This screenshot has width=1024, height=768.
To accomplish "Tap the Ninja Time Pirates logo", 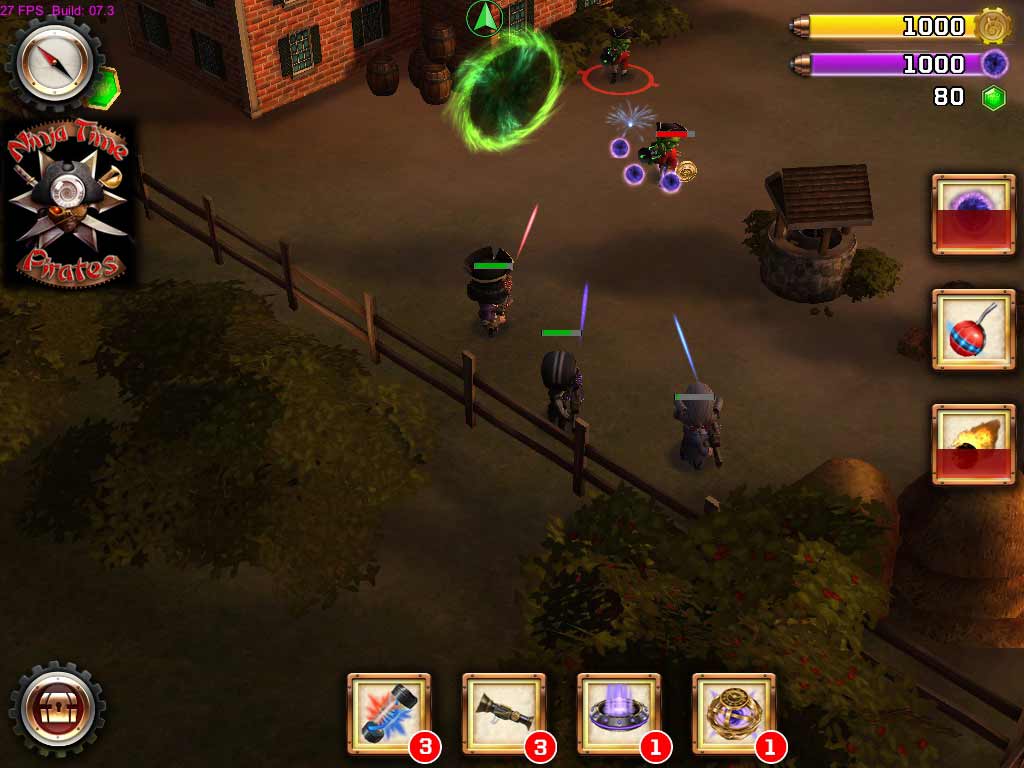I will [x=68, y=203].
